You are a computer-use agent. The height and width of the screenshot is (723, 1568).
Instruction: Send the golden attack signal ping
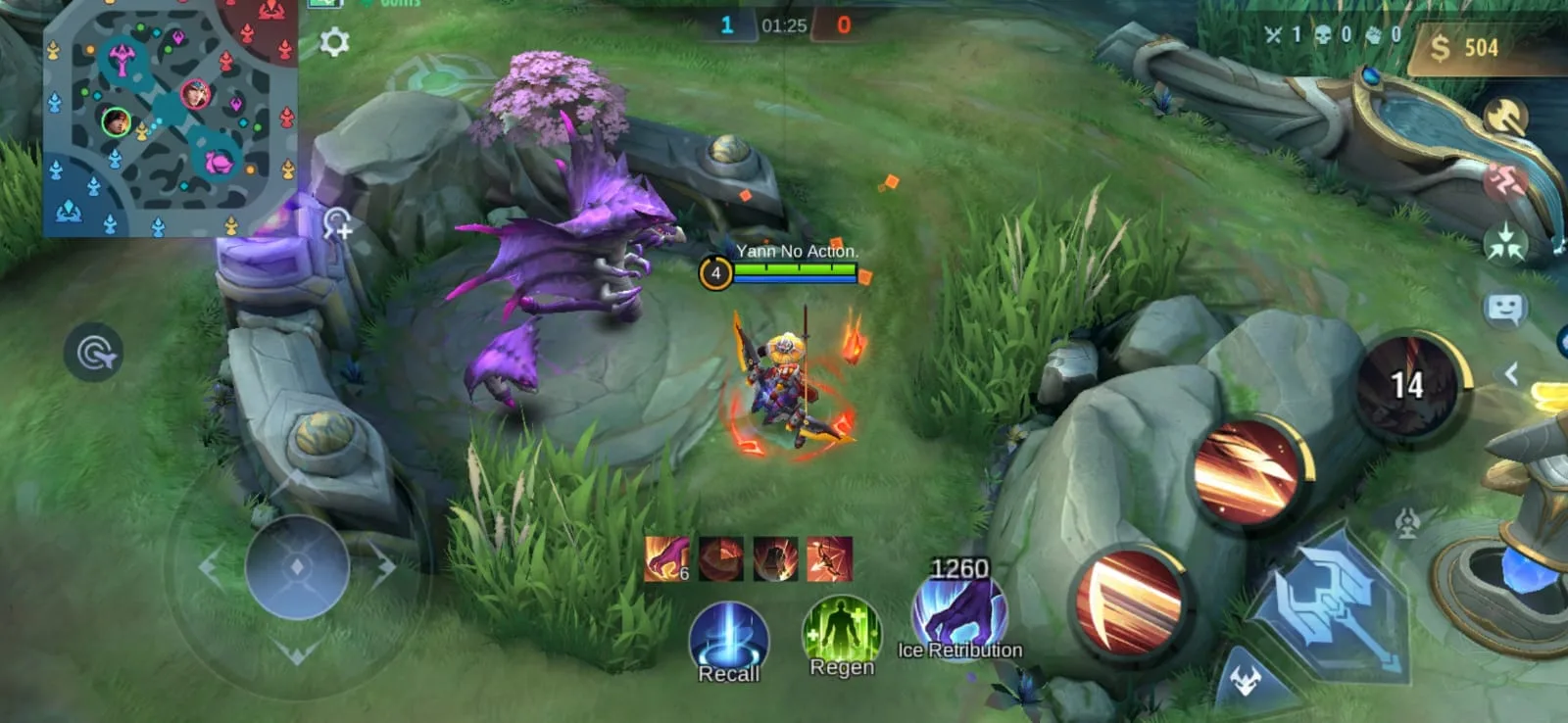click(x=1504, y=118)
